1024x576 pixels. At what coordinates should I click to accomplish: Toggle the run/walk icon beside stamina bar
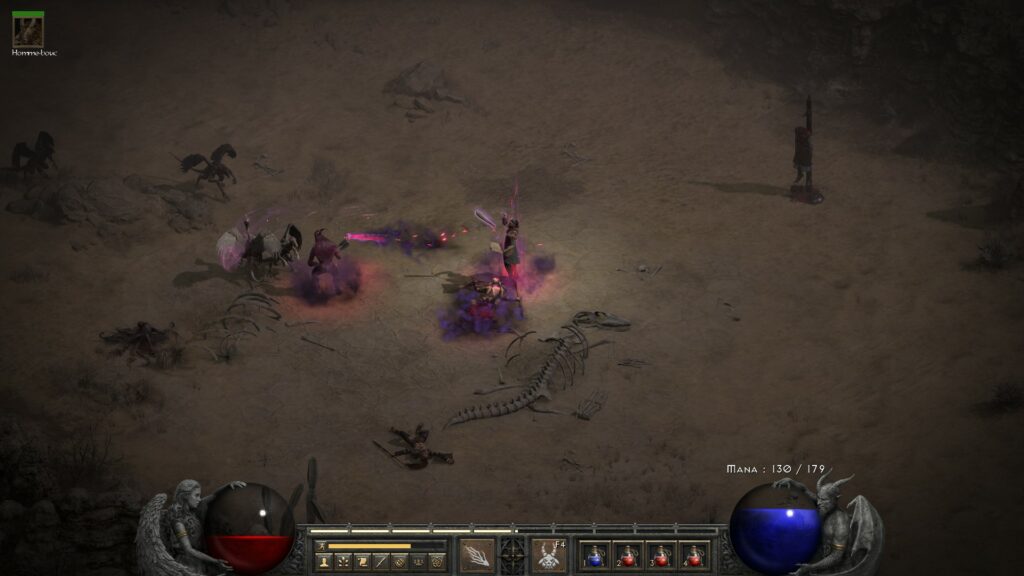[x=321, y=546]
